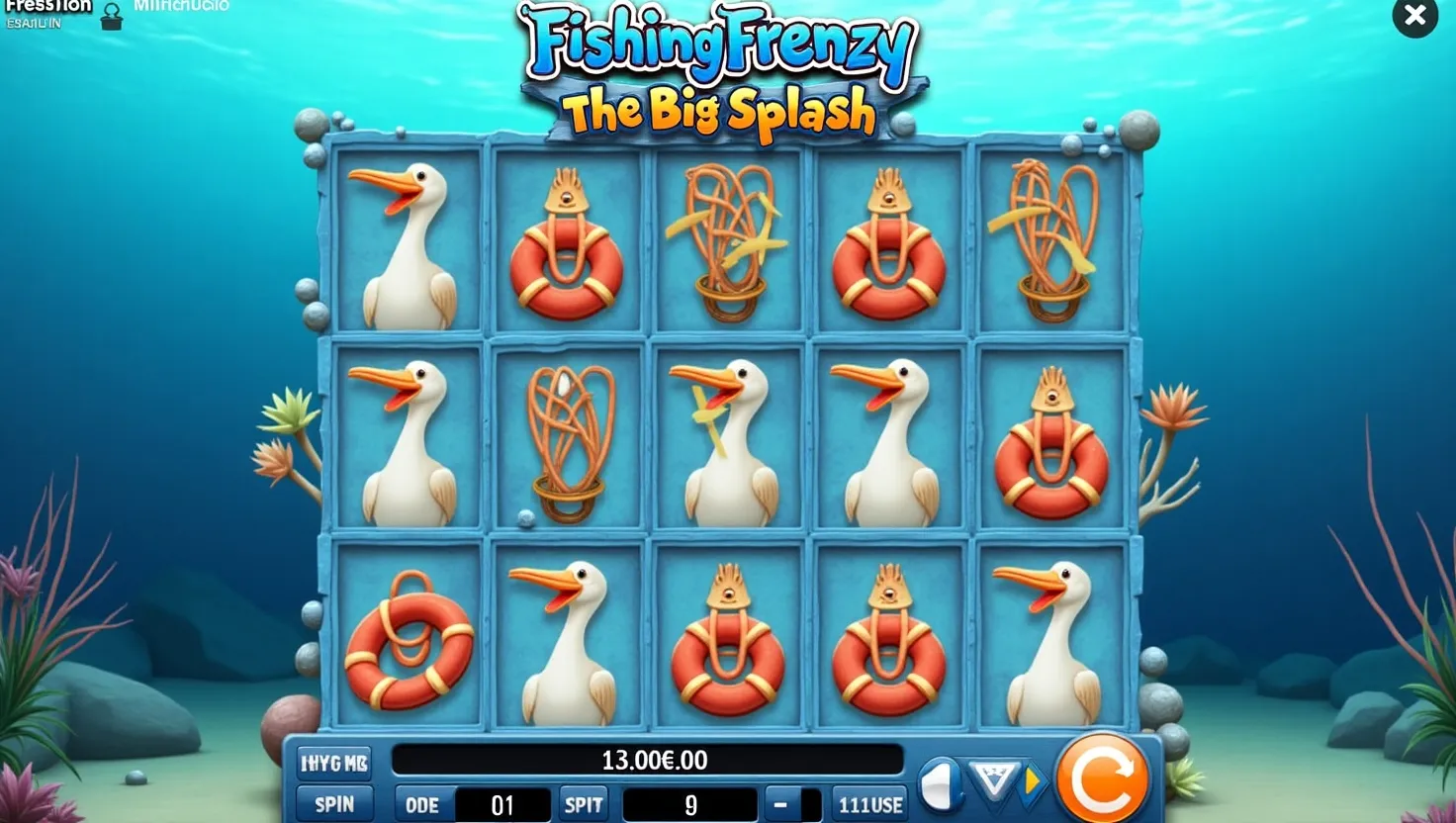Select the seagull symbol on the first reel
Viewport: 1456px width, 823px height.
(409, 240)
